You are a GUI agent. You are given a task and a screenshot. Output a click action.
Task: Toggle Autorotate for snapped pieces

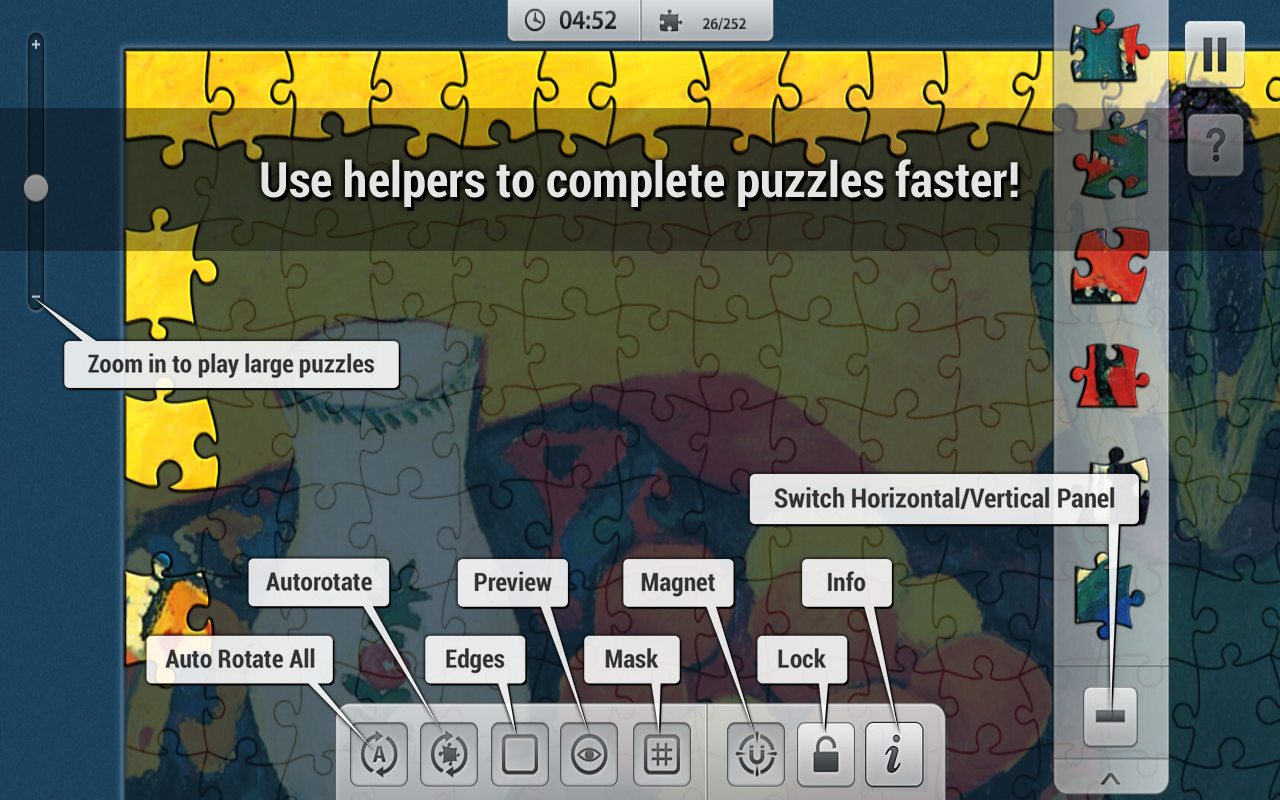click(x=449, y=755)
